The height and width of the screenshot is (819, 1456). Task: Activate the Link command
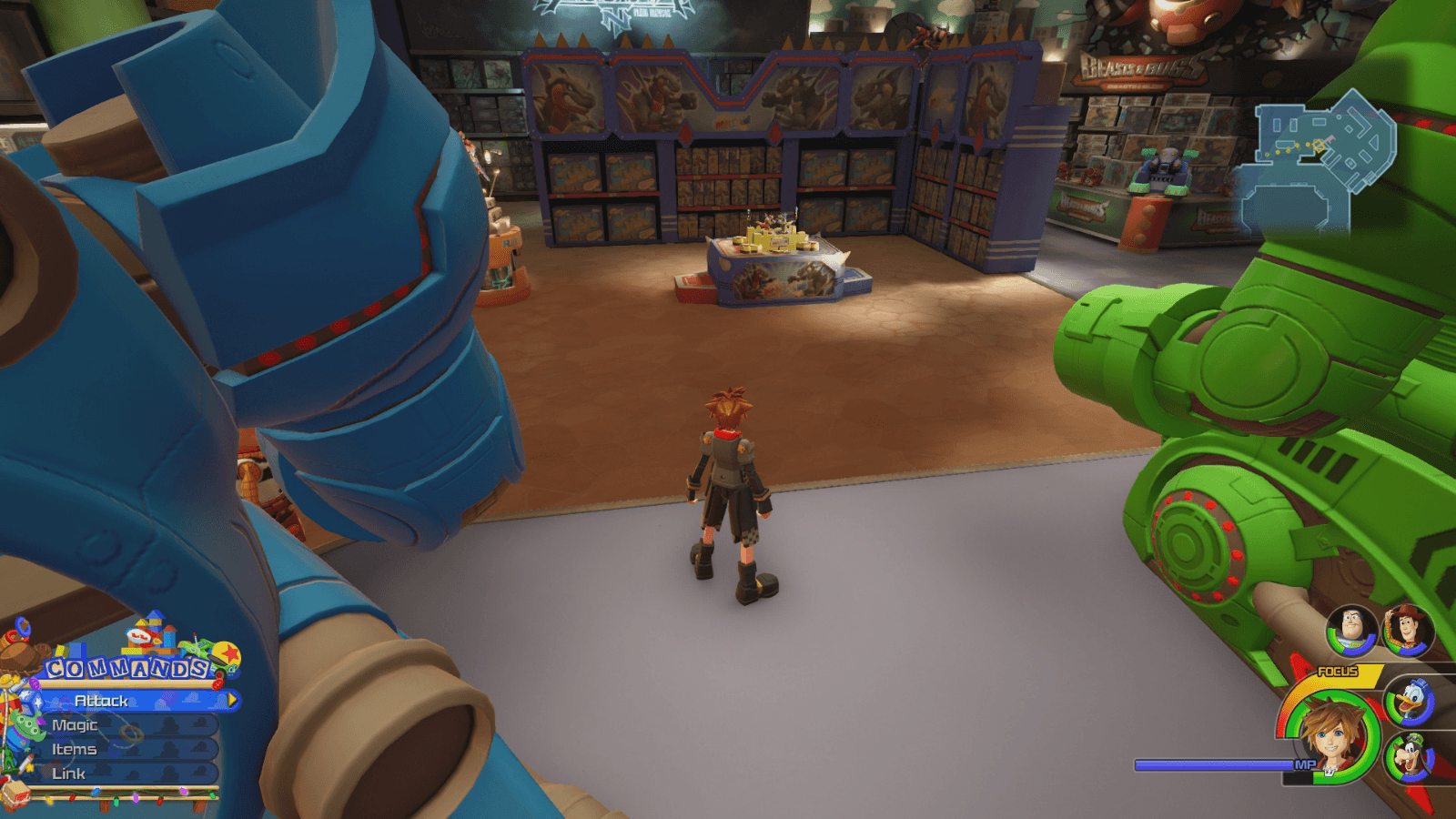click(x=70, y=773)
